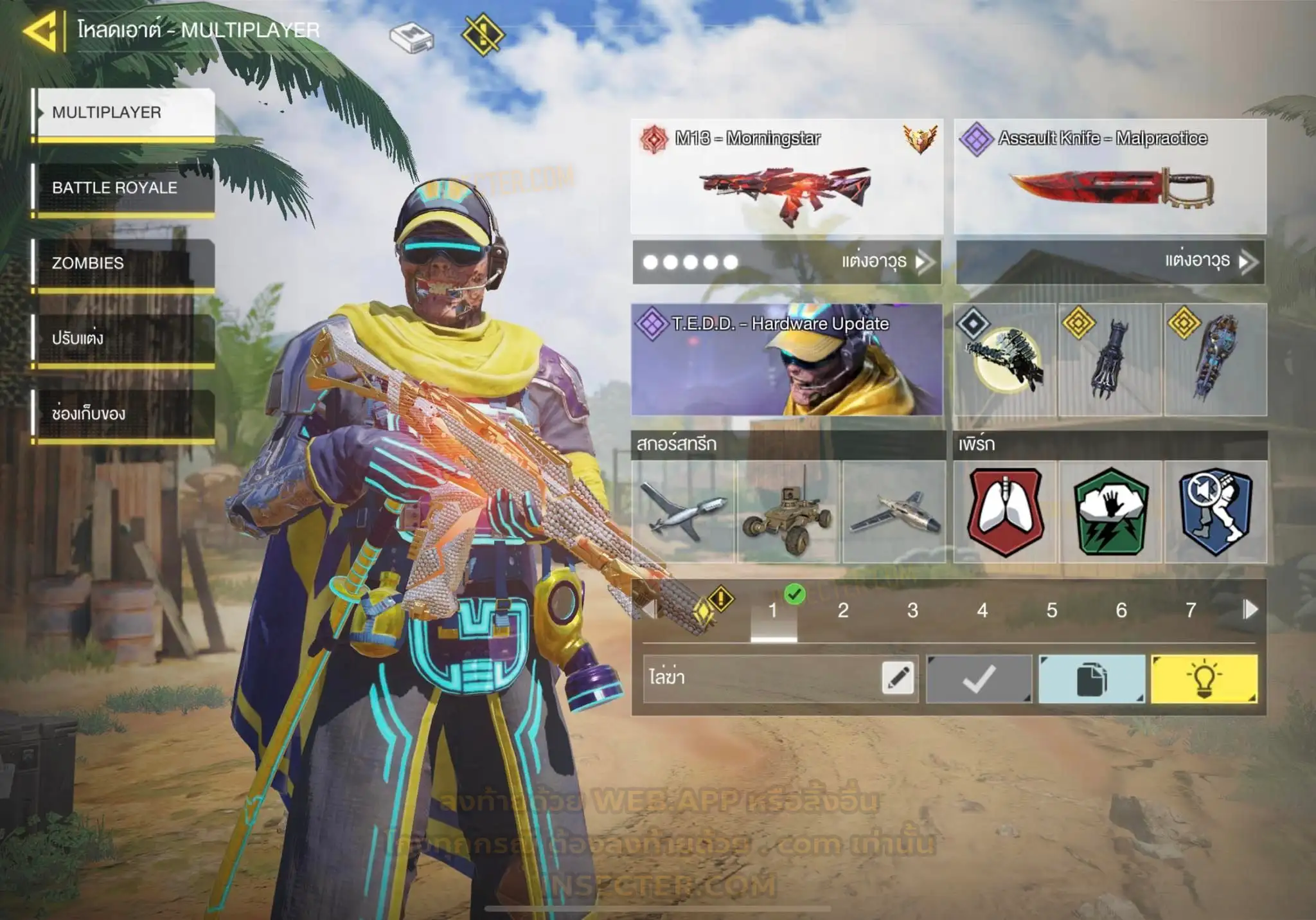Open the ช่องเก็บของ inventory tab
Viewport: 1316px width, 920px height.
[x=124, y=413]
